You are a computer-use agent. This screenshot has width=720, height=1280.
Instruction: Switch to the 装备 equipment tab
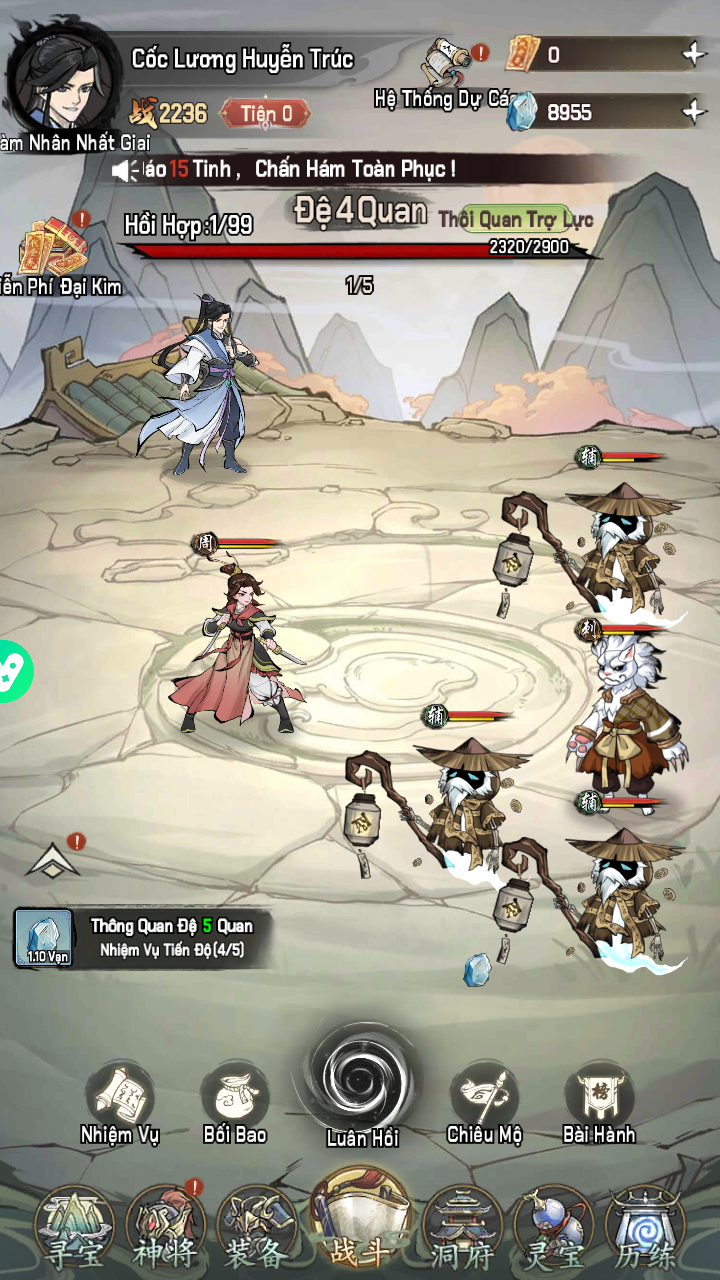(254, 1230)
